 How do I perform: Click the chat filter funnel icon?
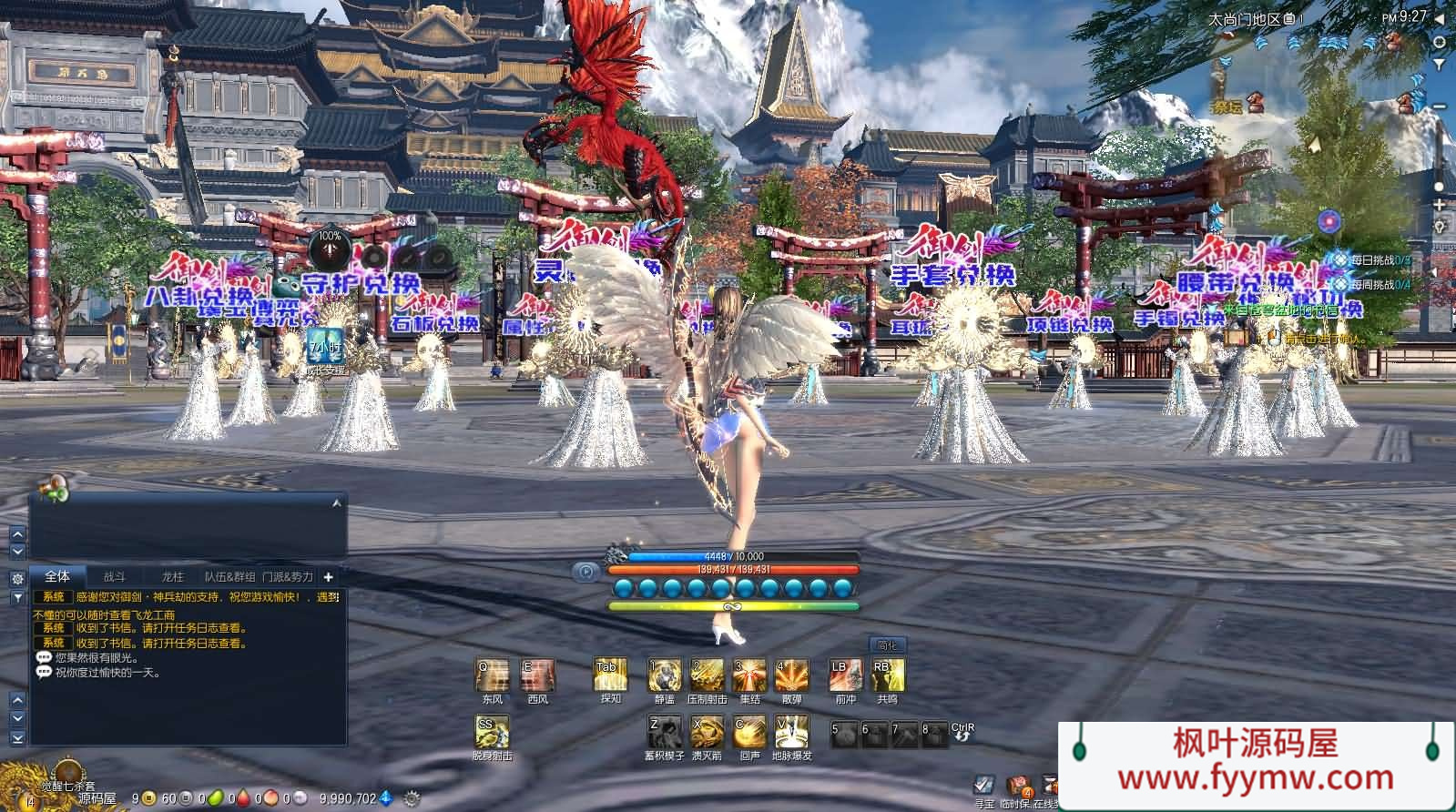point(17,598)
